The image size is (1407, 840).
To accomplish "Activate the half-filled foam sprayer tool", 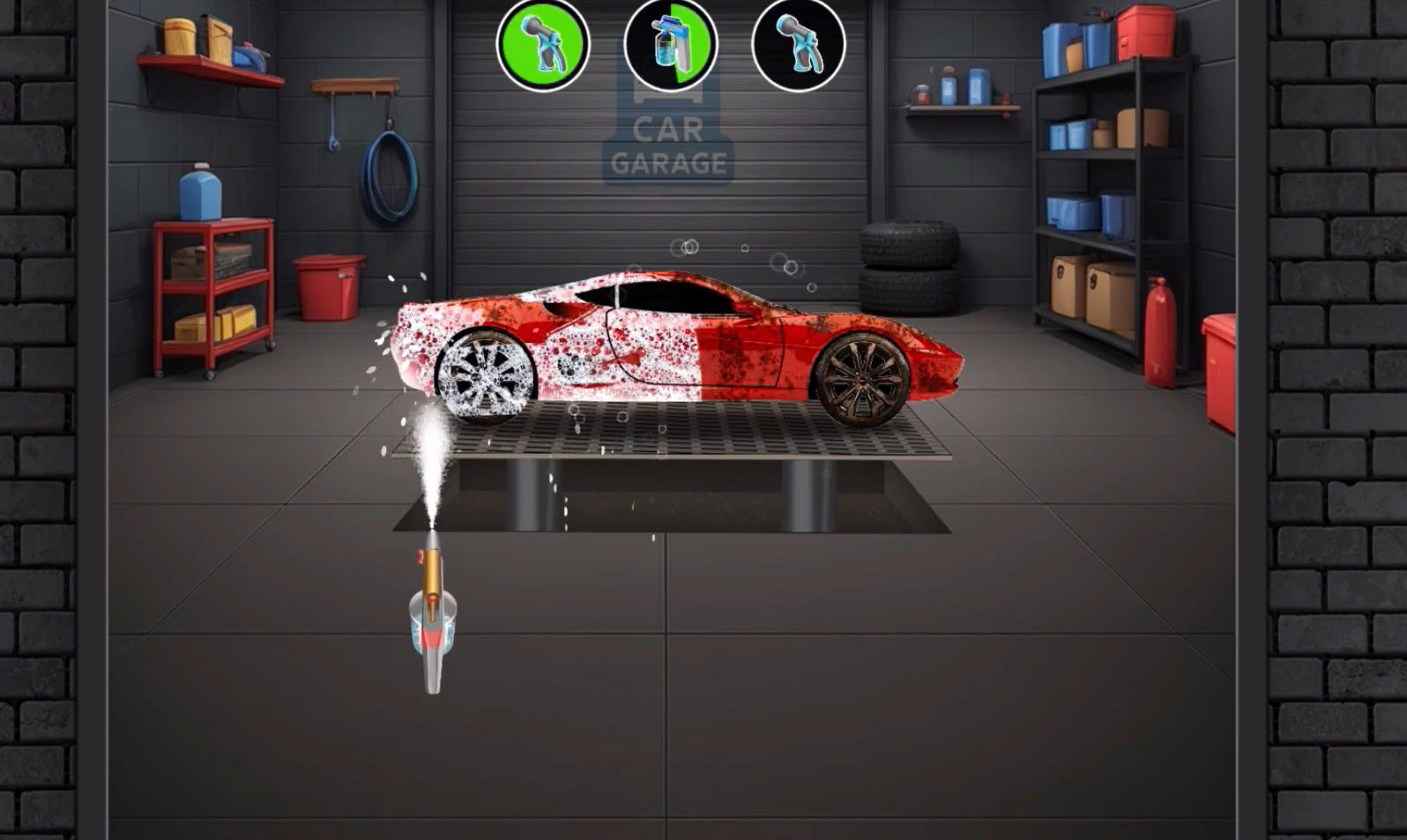I will pos(670,43).
